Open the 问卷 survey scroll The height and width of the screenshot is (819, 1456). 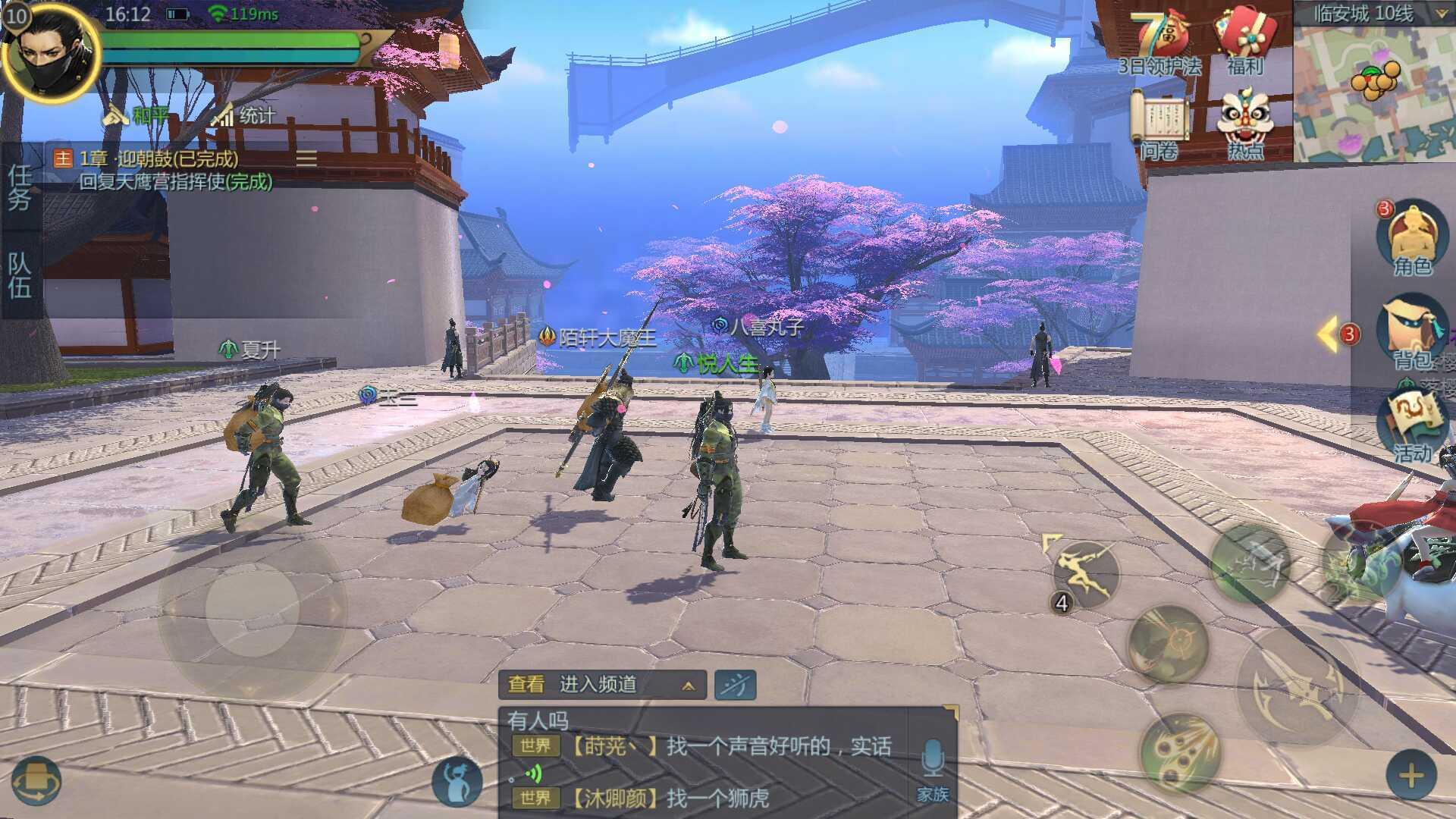1159,124
